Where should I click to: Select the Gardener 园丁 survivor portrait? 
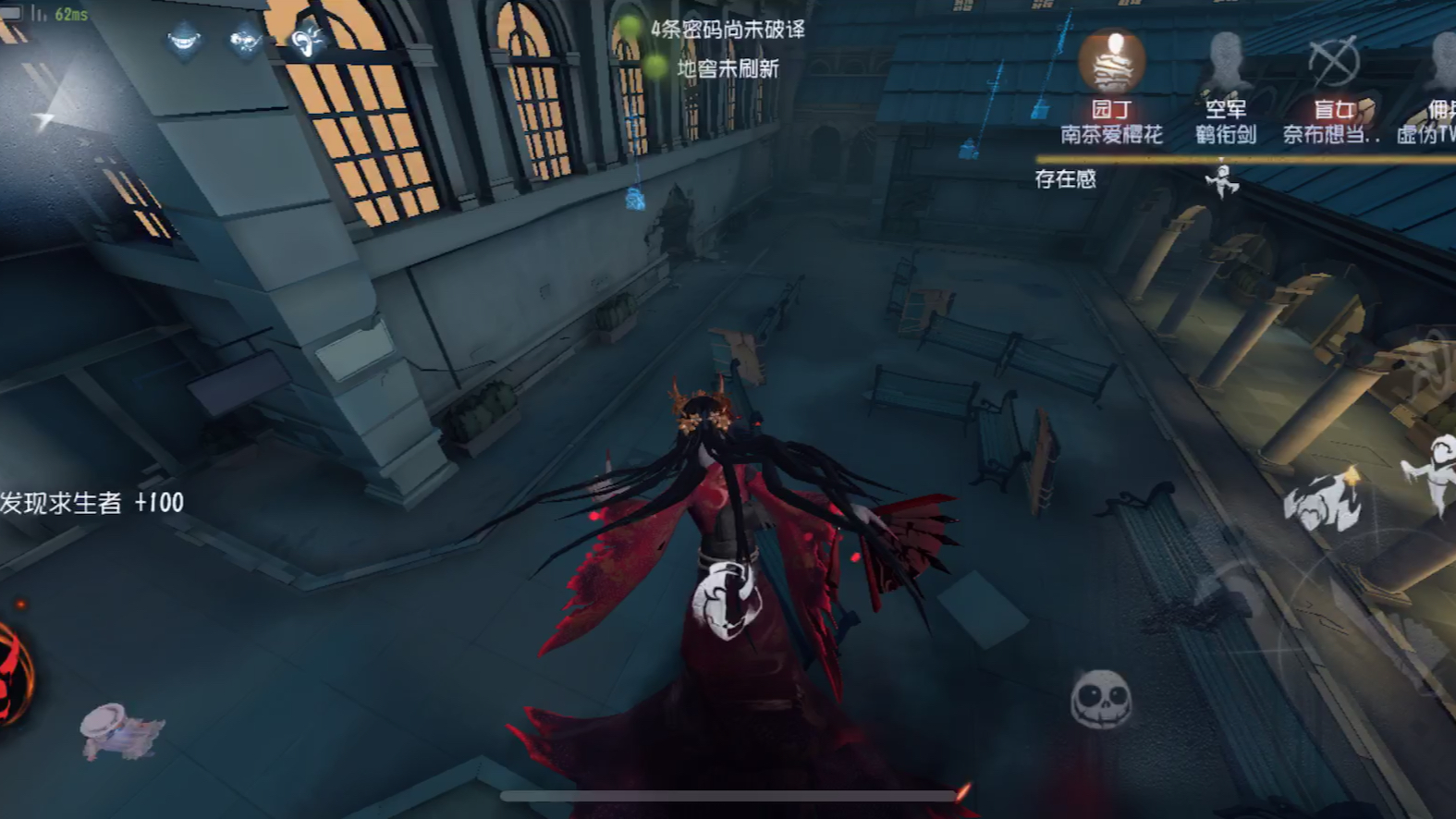point(1112,61)
